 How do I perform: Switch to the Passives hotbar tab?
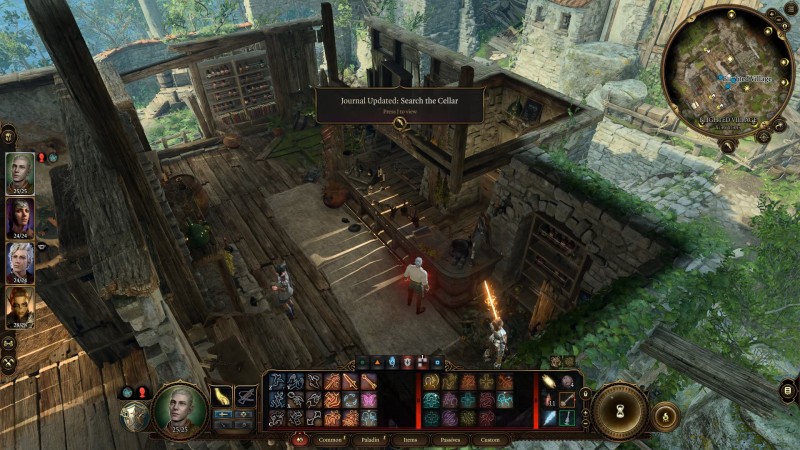(x=450, y=440)
